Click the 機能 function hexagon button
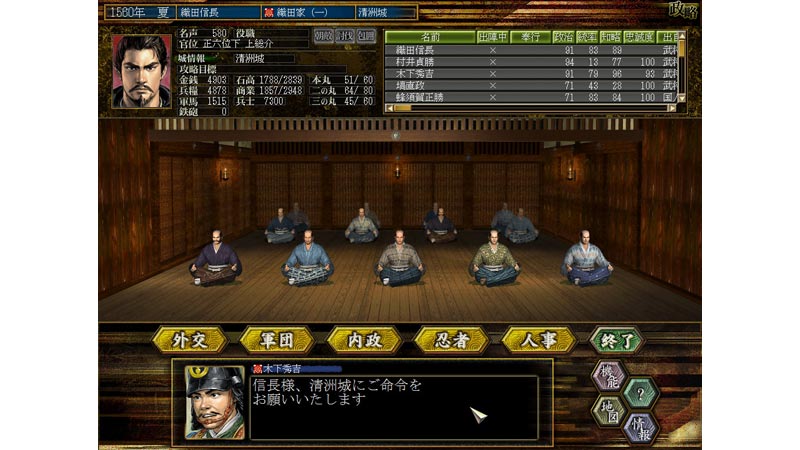The image size is (800, 450). [x=611, y=375]
